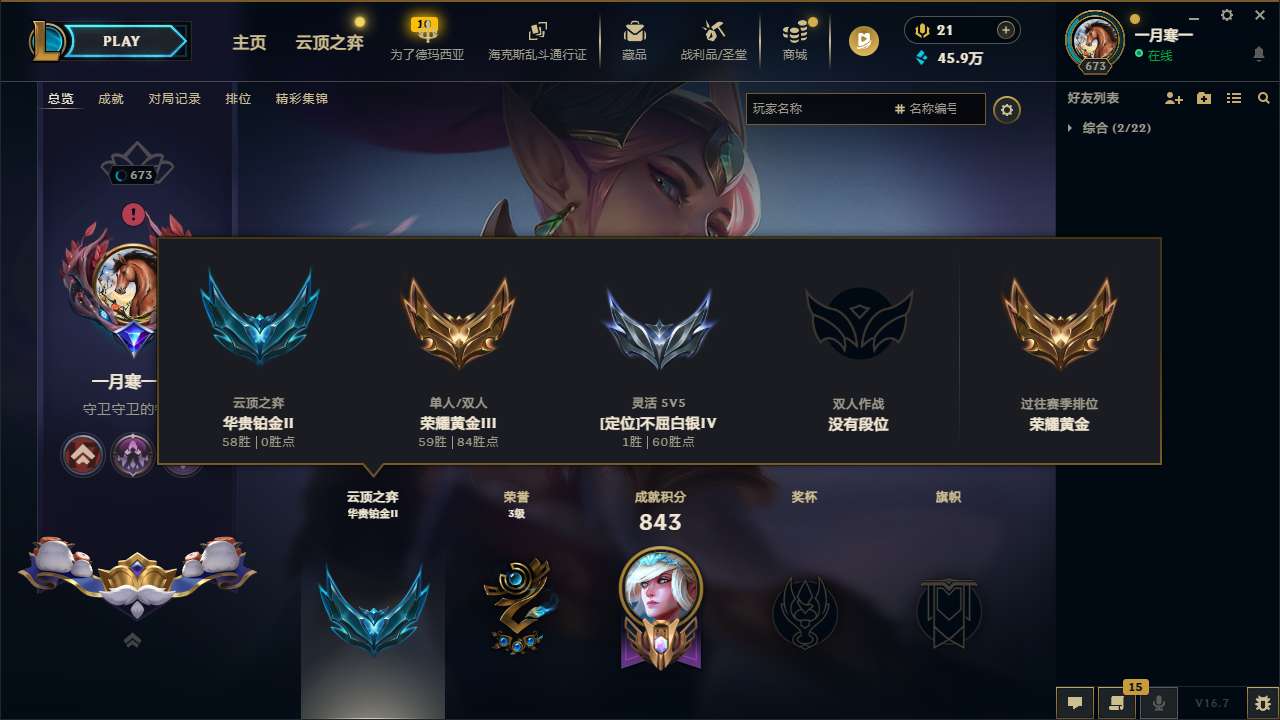Open the chat bubble icon bottom right
The height and width of the screenshot is (720, 1280).
click(x=1074, y=703)
